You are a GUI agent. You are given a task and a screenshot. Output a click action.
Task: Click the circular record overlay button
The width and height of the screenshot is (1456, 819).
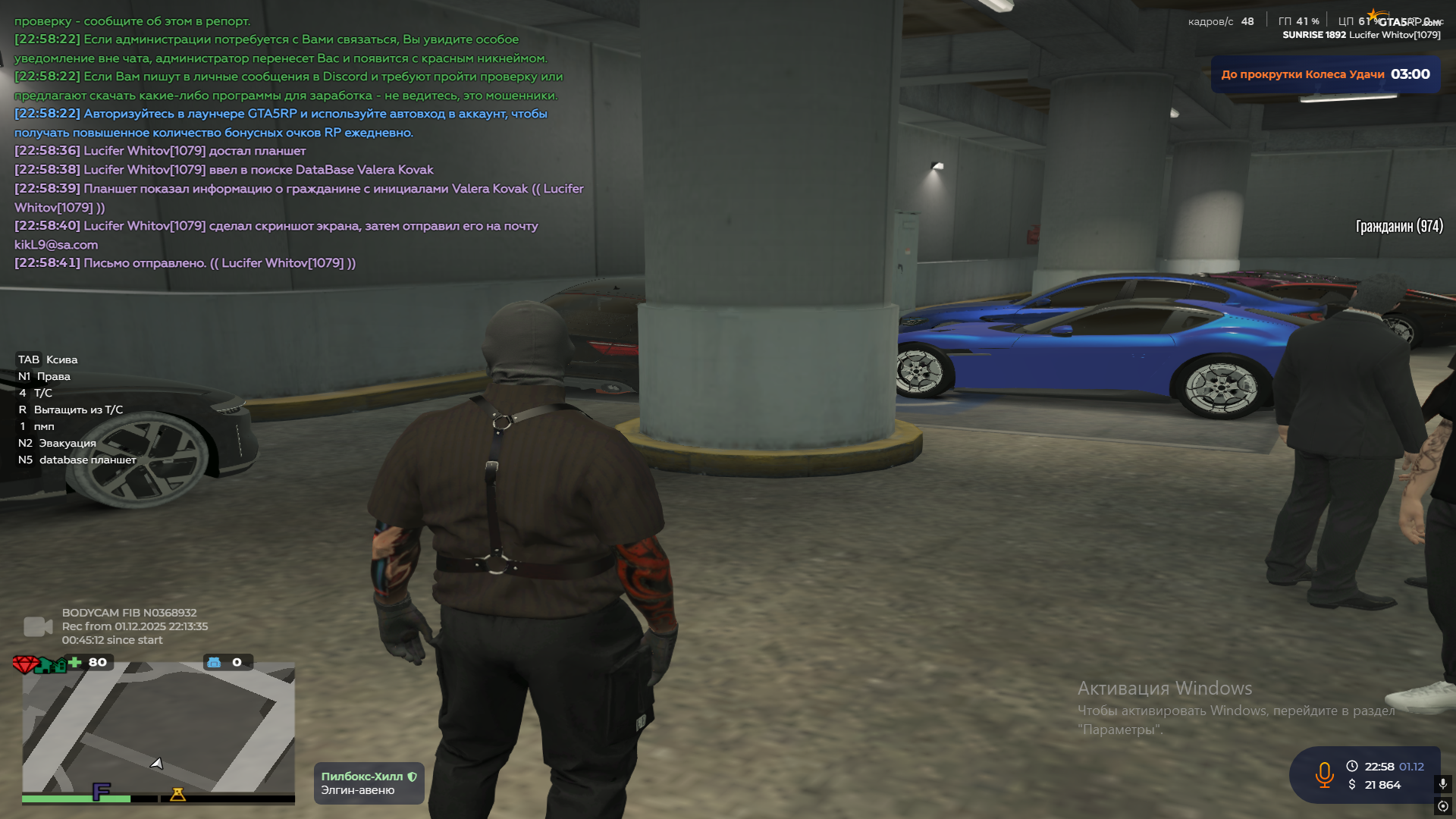tap(1442, 806)
